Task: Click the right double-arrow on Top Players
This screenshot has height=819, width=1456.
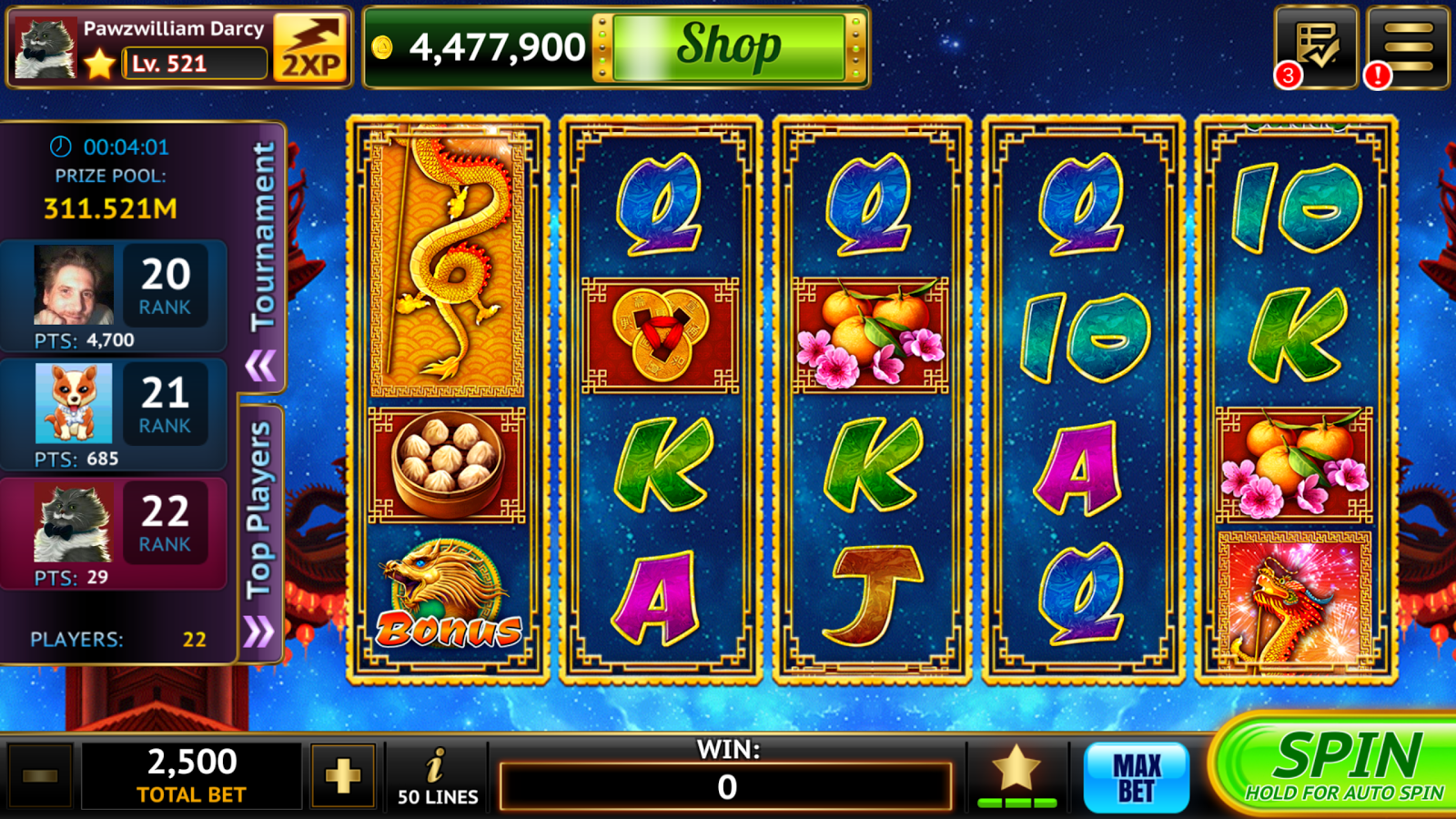Action: pos(258,631)
